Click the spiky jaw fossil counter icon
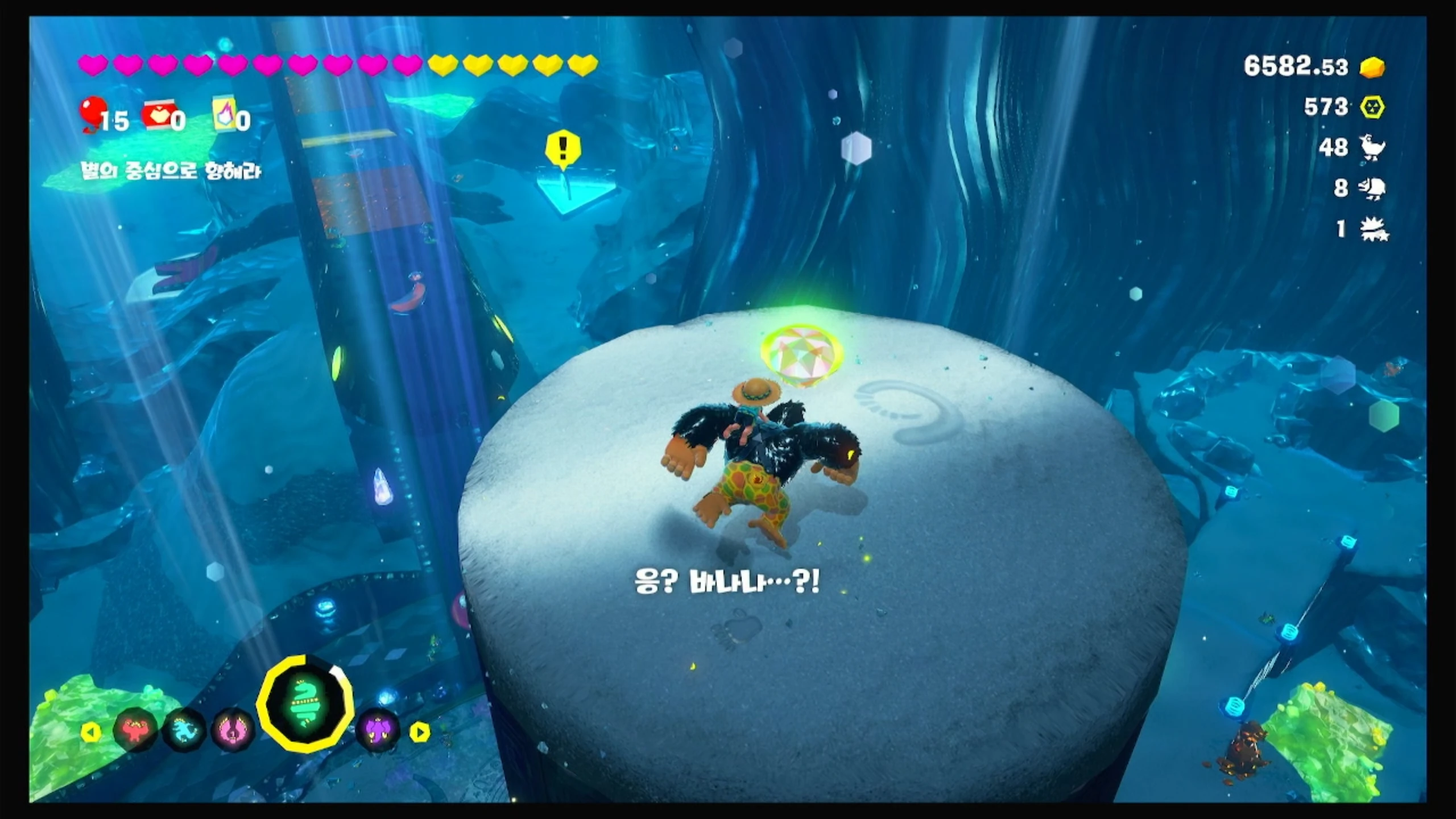This screenshot has width=1456, height=819. [1374, 230]
